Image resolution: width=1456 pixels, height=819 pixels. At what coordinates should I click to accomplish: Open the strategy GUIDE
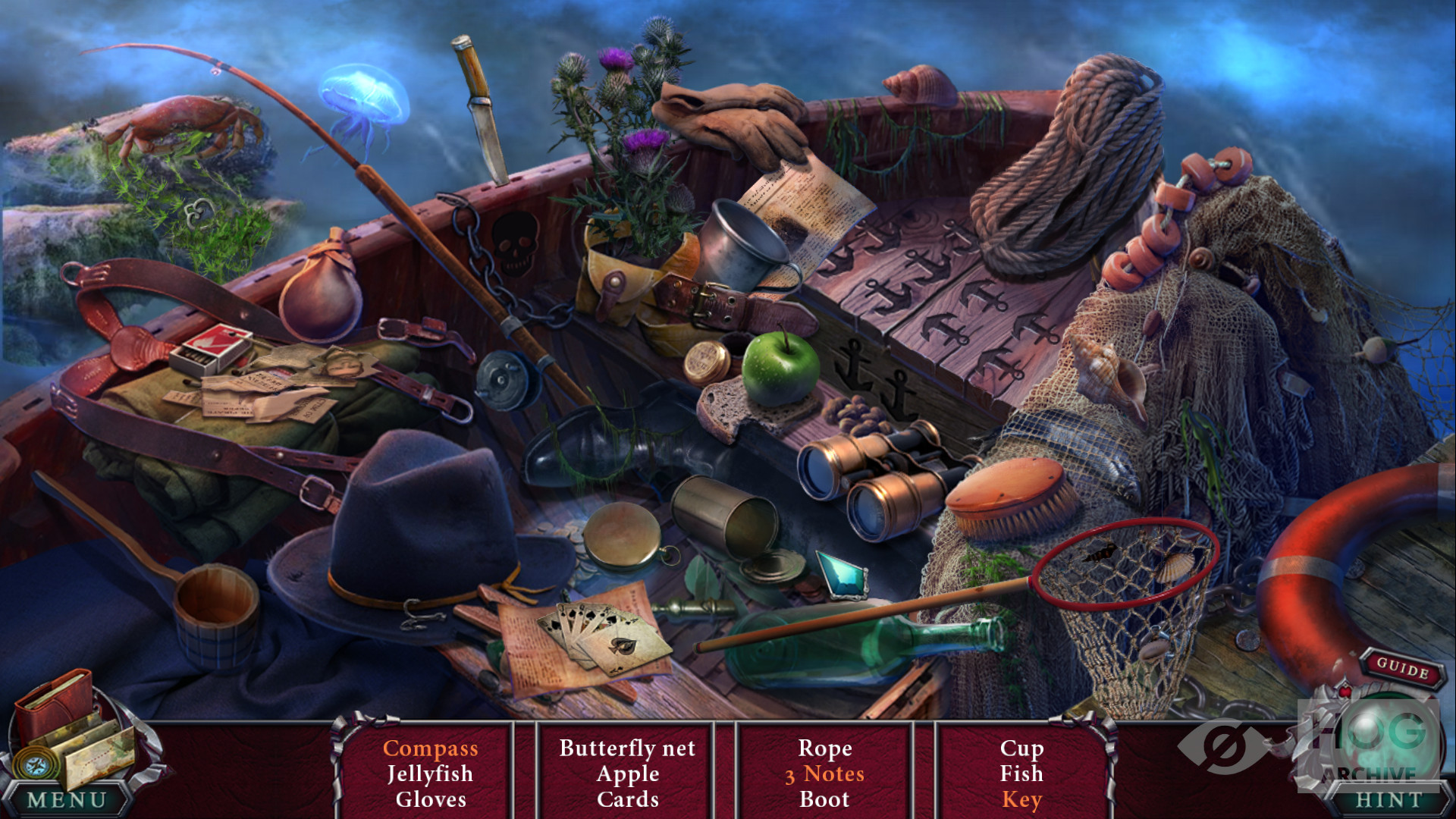coord(1402,668)
